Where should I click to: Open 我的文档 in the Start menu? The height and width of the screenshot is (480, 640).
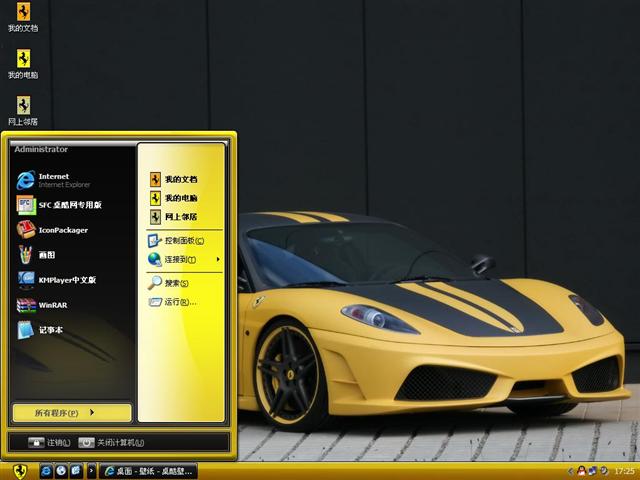pyautogui.click(x=180, y=179)
